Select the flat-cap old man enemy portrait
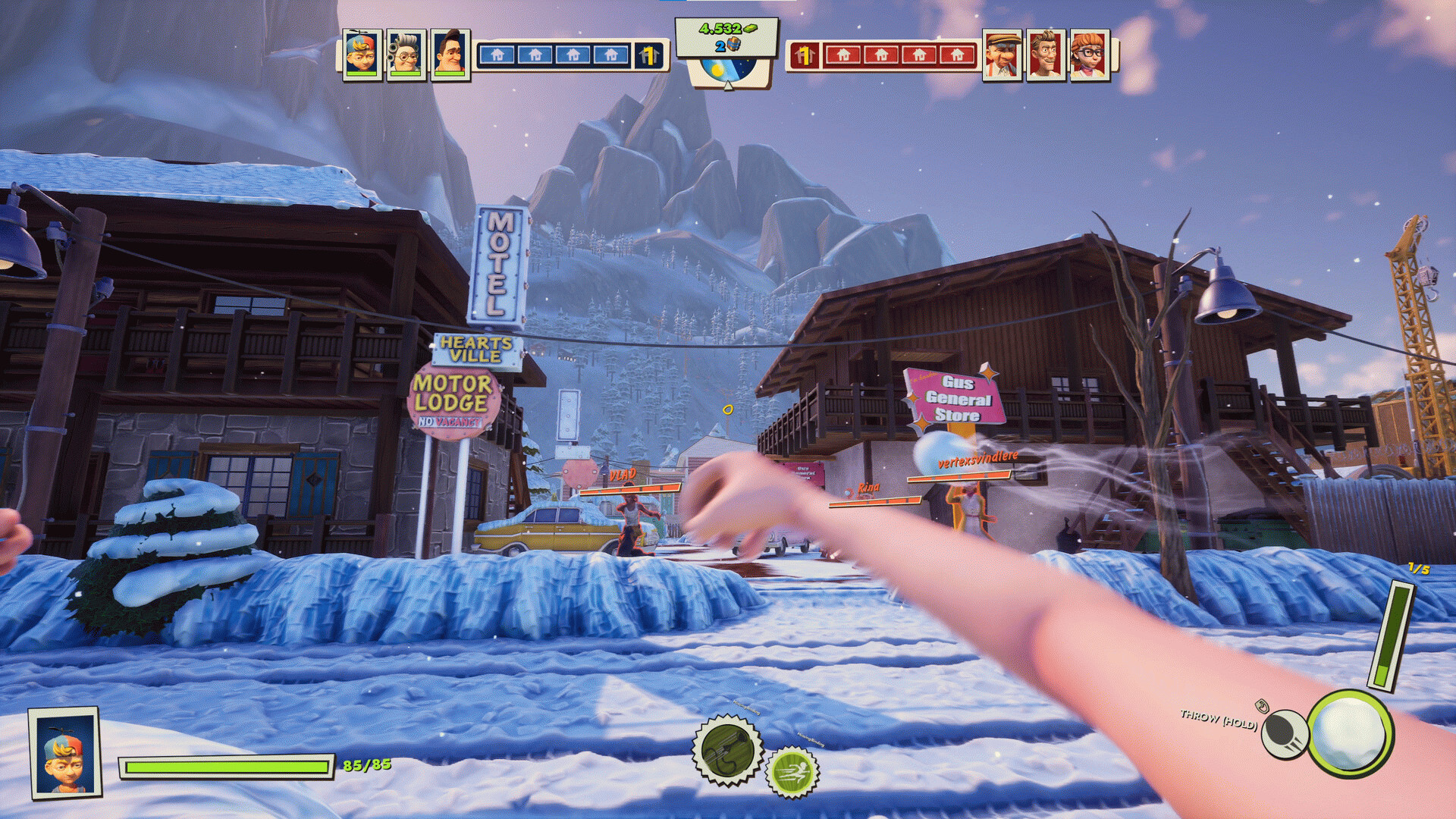Screen dimensions: 1456x819 click(x=1002, y=55)
